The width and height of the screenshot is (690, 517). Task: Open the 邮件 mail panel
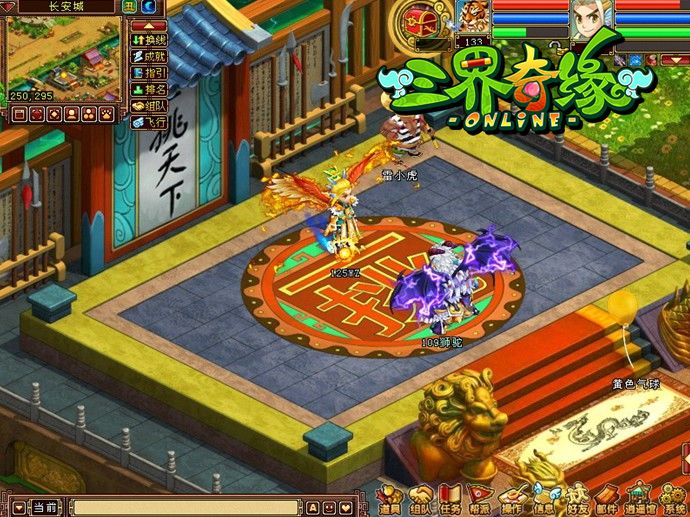point(606,498)
